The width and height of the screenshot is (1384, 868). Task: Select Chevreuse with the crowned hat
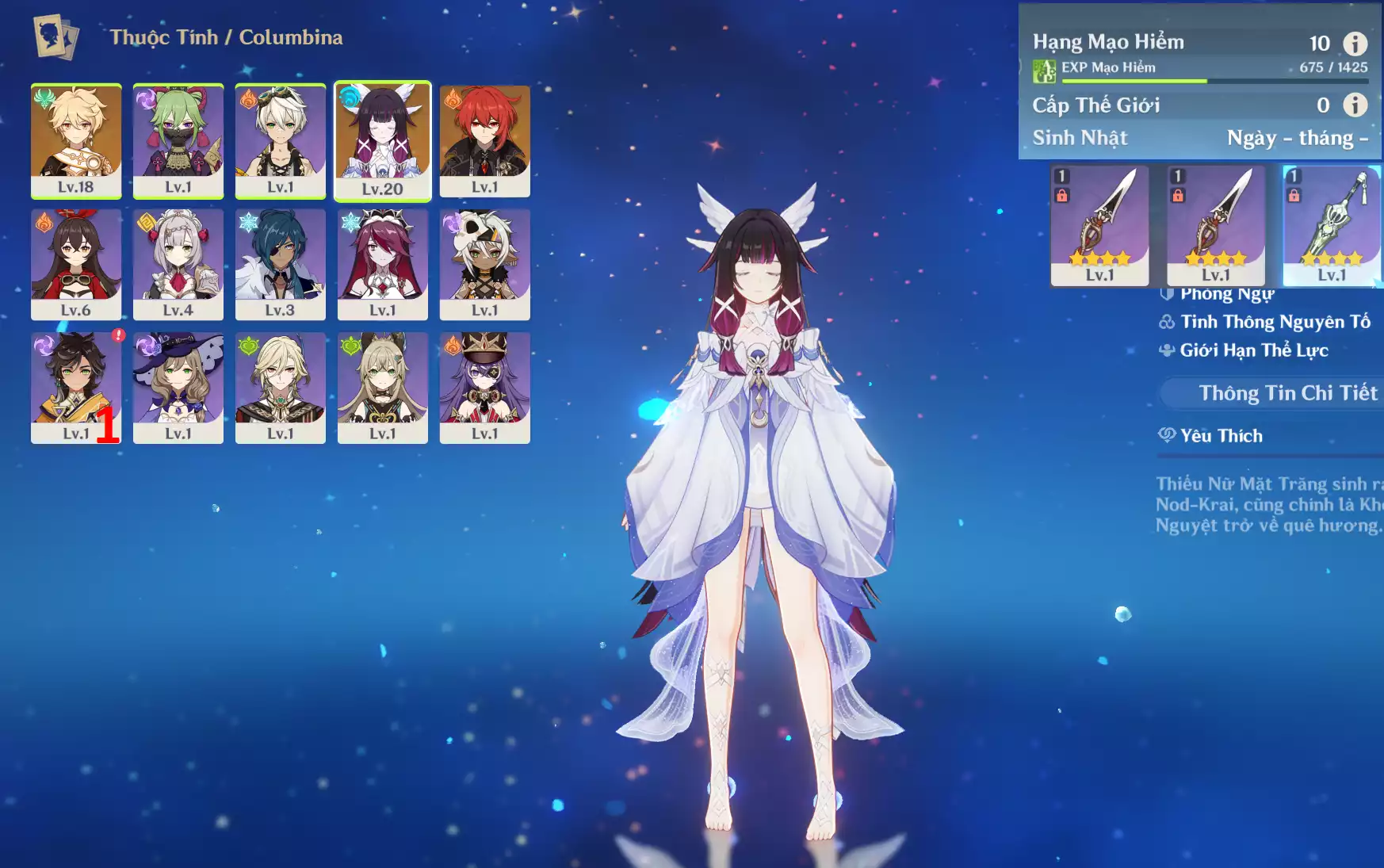point(485,388)
